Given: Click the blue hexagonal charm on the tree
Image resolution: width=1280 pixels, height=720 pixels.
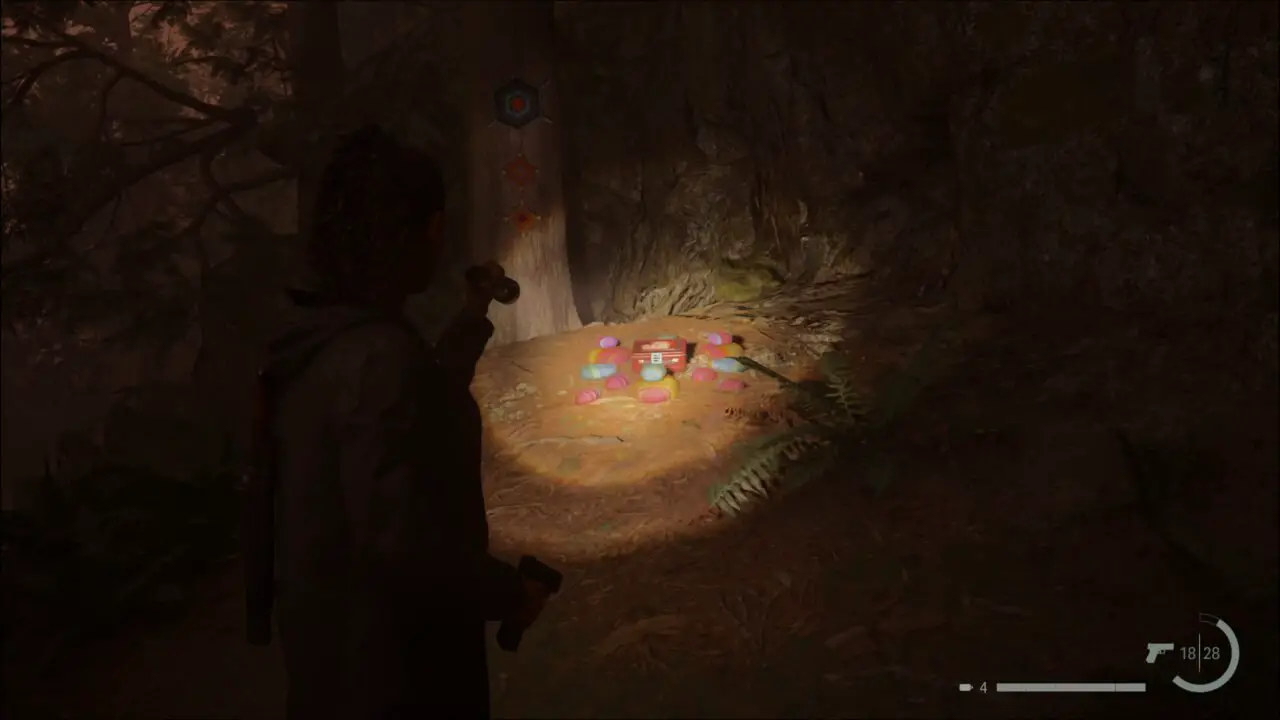Looking at the screenshot, I should tap(517, 101).
